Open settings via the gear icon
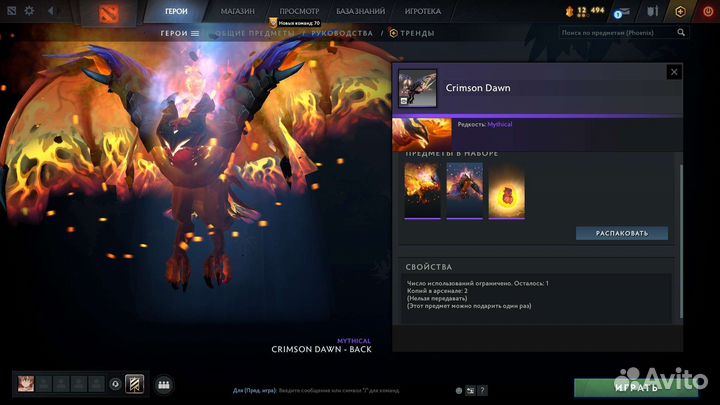 [x=28, y=12]
